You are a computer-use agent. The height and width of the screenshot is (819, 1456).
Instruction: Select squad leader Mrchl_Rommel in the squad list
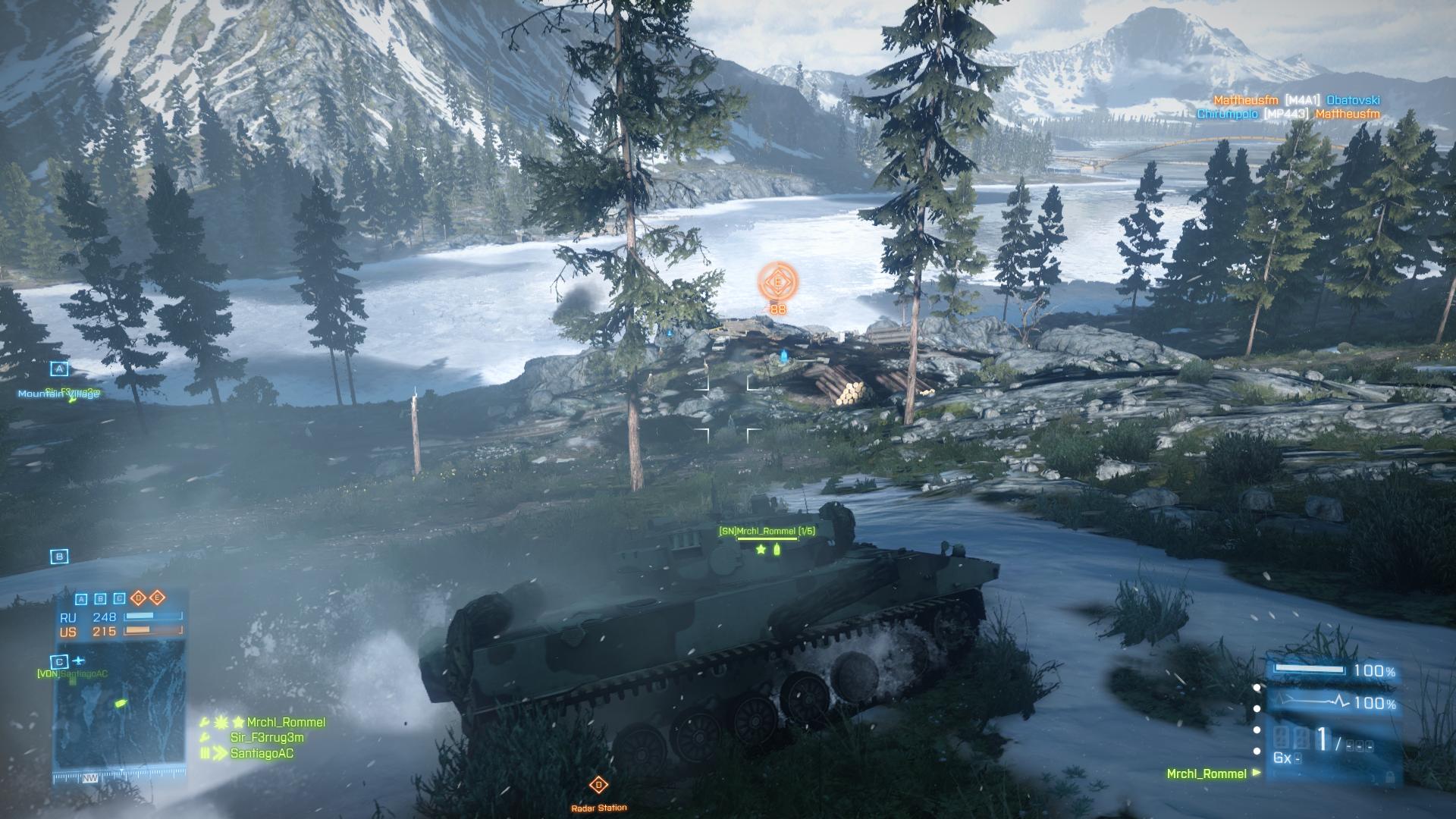286,723
